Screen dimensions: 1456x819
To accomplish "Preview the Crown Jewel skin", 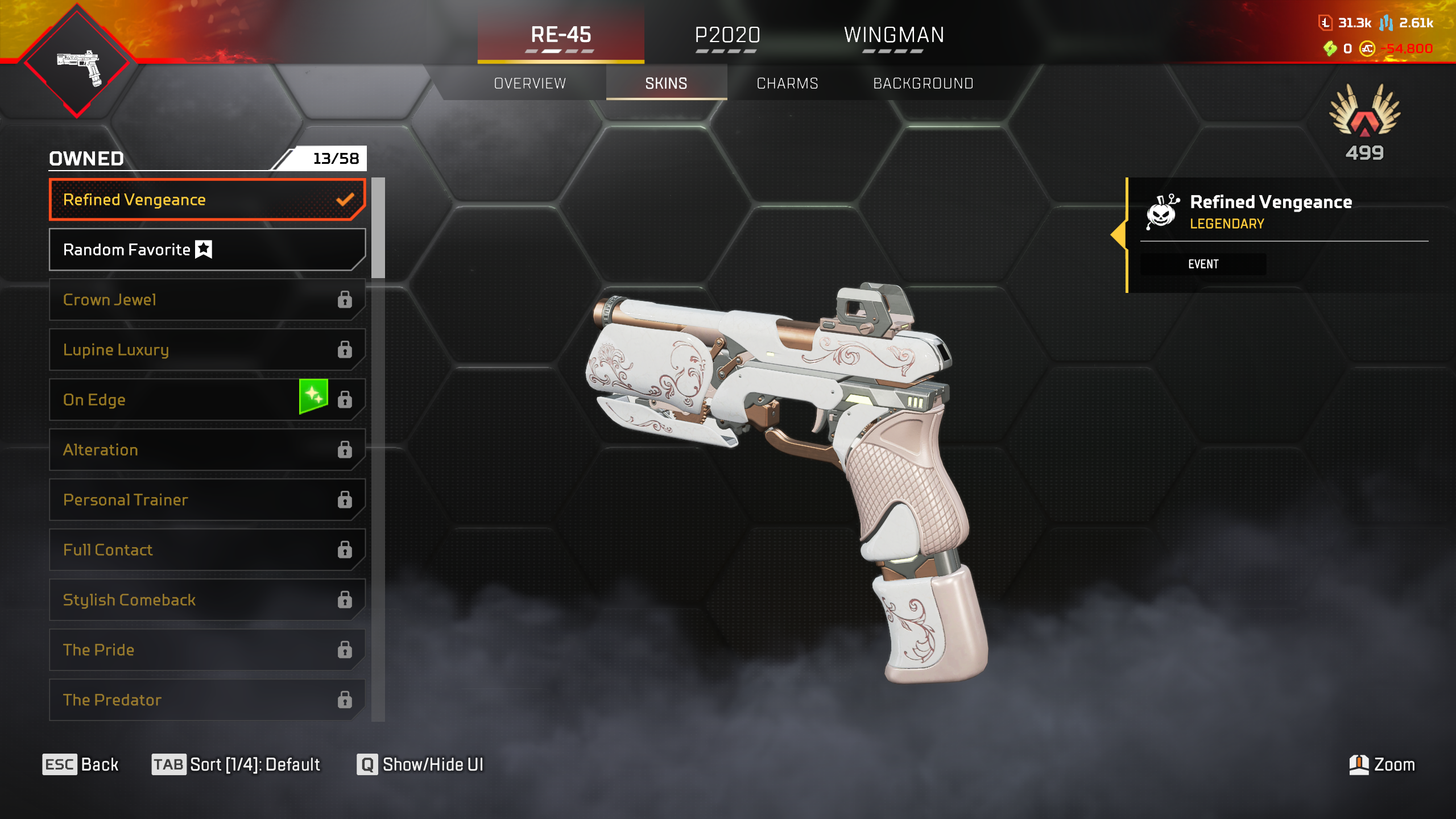I will point(207,300).
